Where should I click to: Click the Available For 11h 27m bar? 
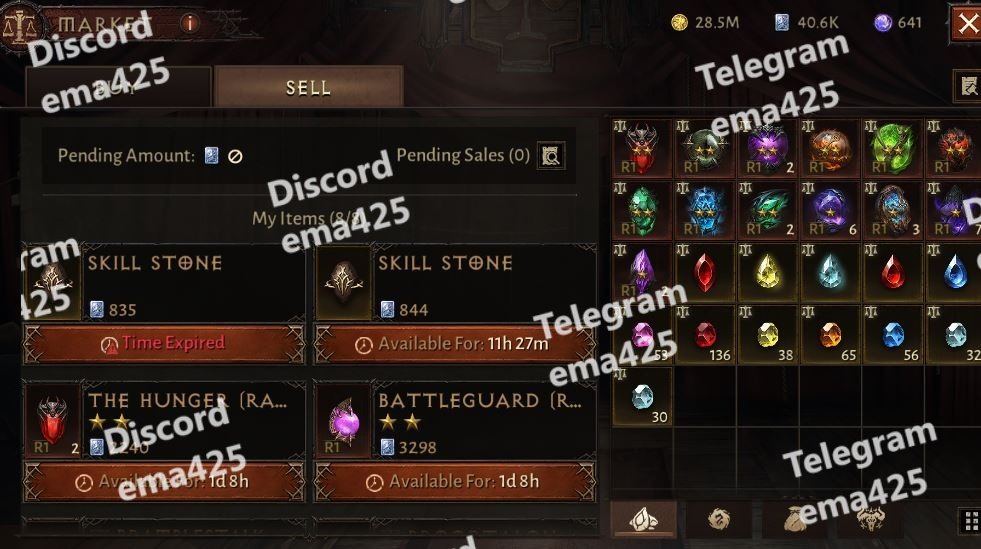pyautogui.click(x=455, y=343)
